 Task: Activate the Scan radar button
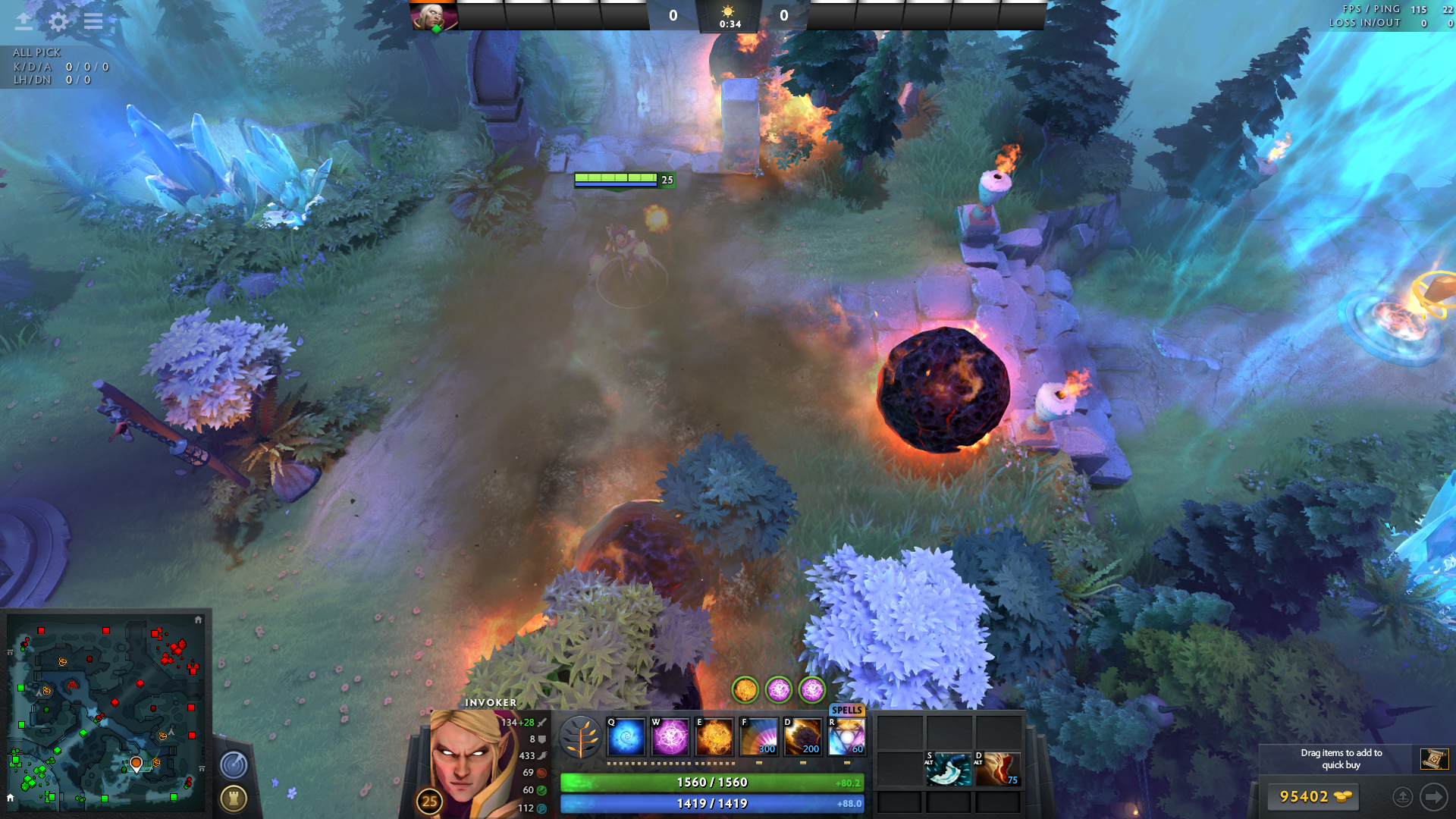pyautogui.click(x=234, y=764)
